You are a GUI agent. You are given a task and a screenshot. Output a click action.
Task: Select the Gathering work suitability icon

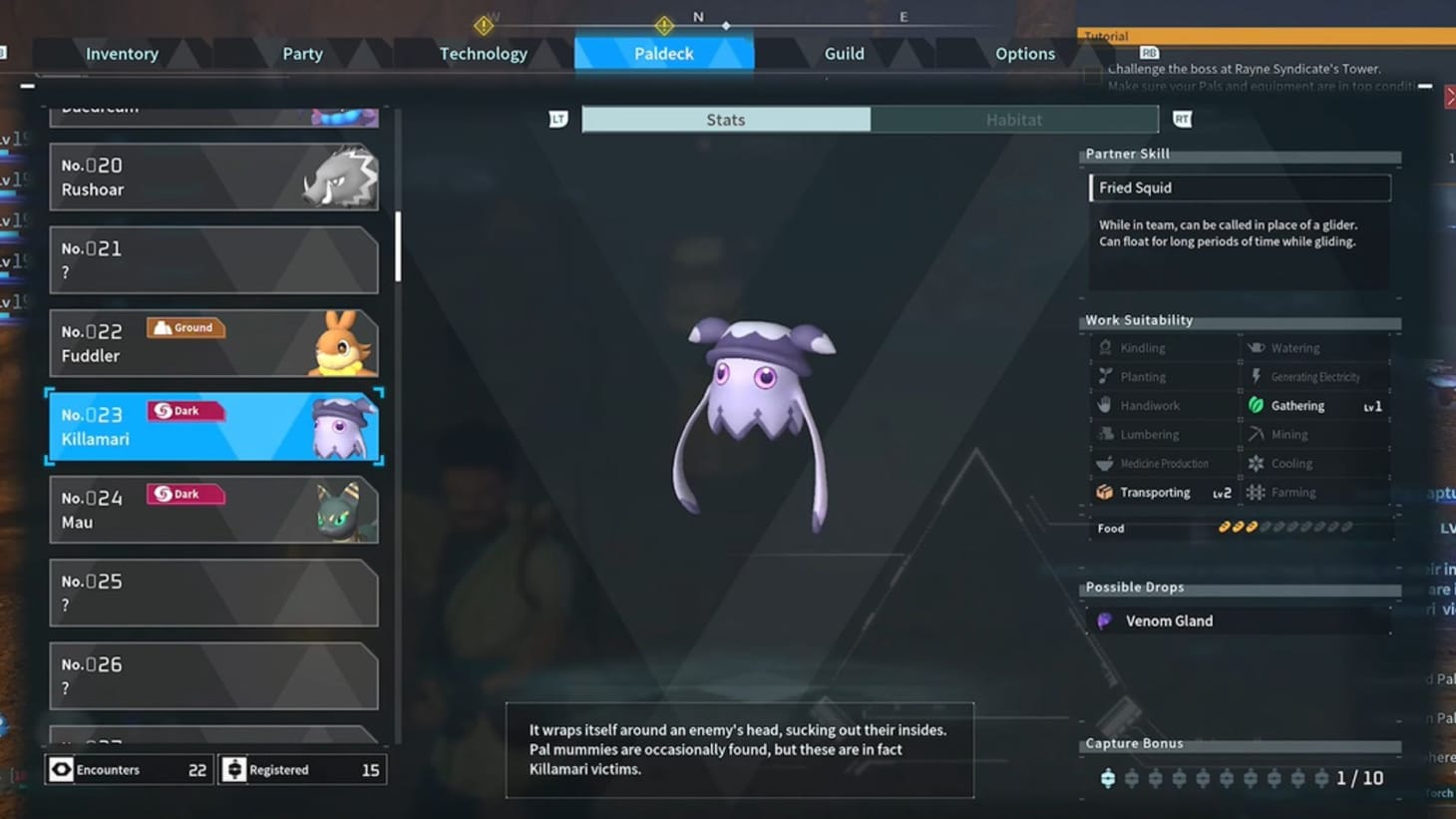point(1256,405)
